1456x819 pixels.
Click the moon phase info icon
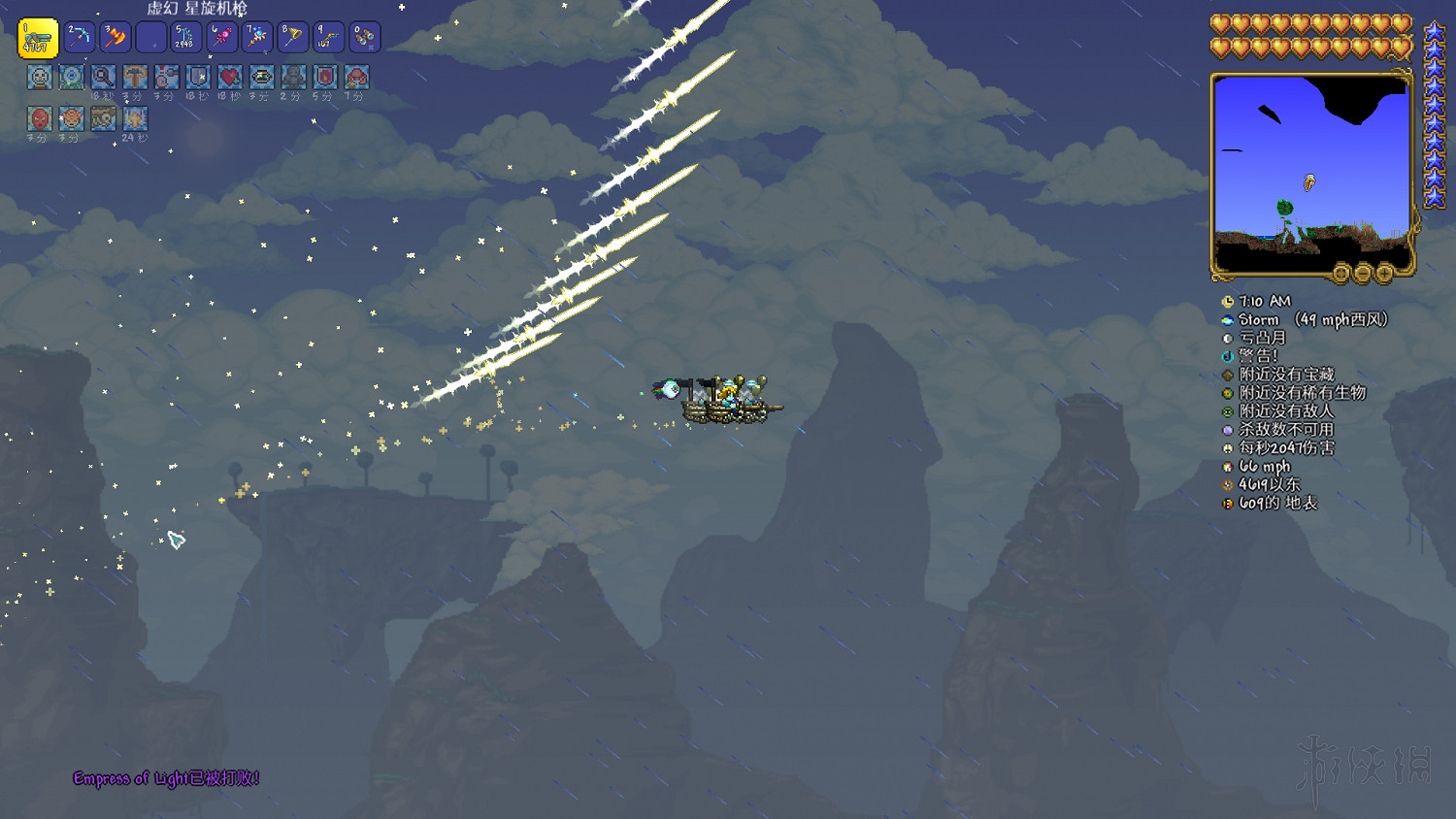(1228, 338)
